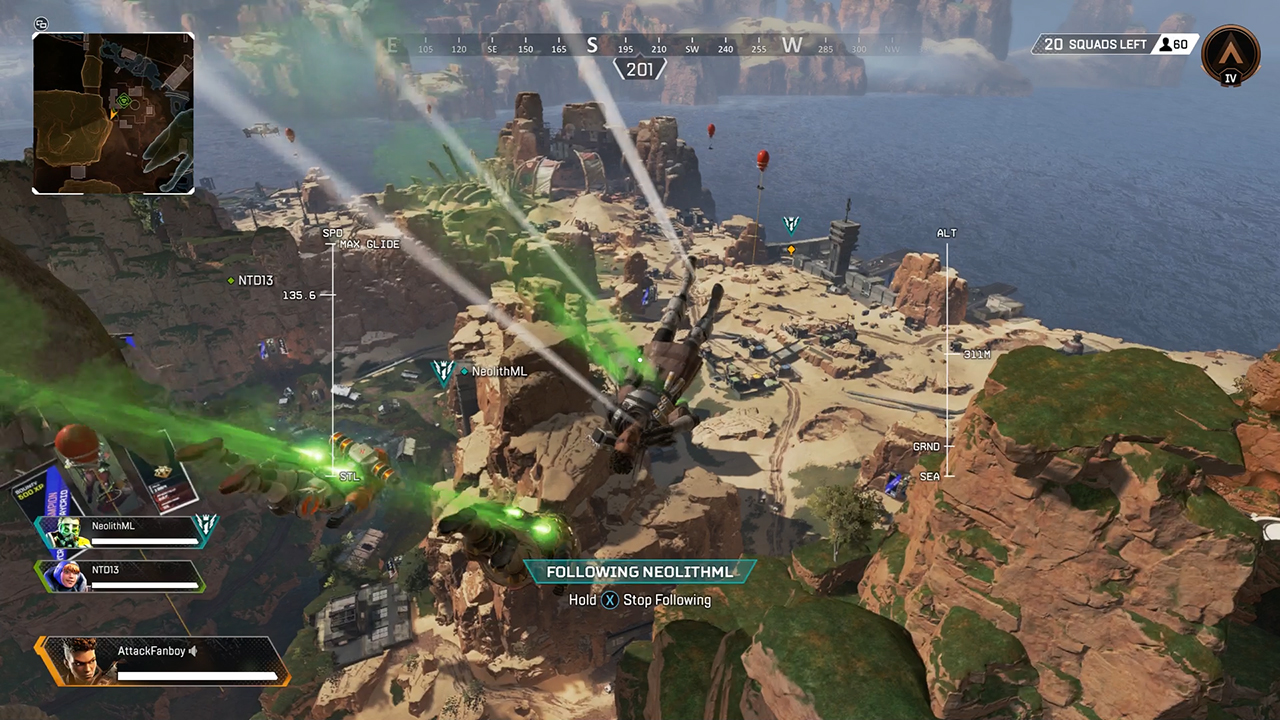The image size is (1280, 720).
Task: Click the 20 Squads Left counter
Action: point(1092,45)
